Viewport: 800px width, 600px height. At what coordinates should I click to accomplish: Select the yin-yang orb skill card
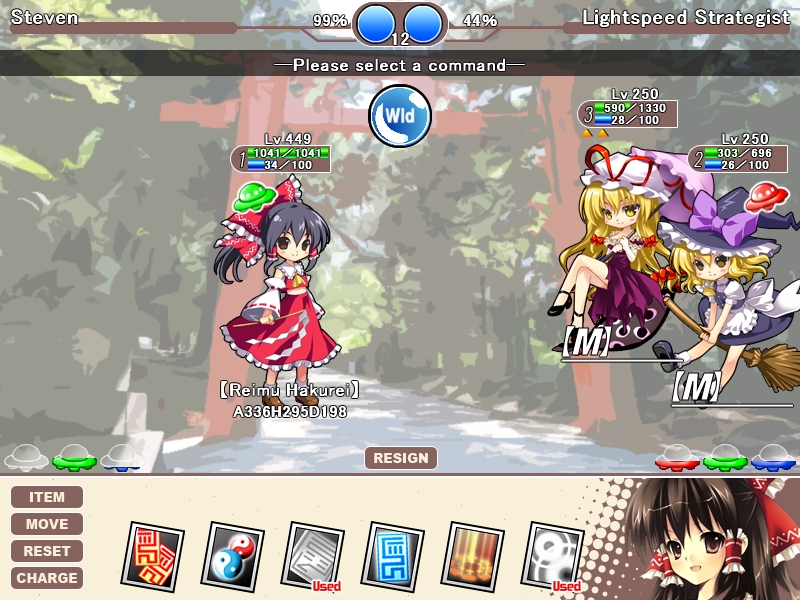(x=233, y=555)
